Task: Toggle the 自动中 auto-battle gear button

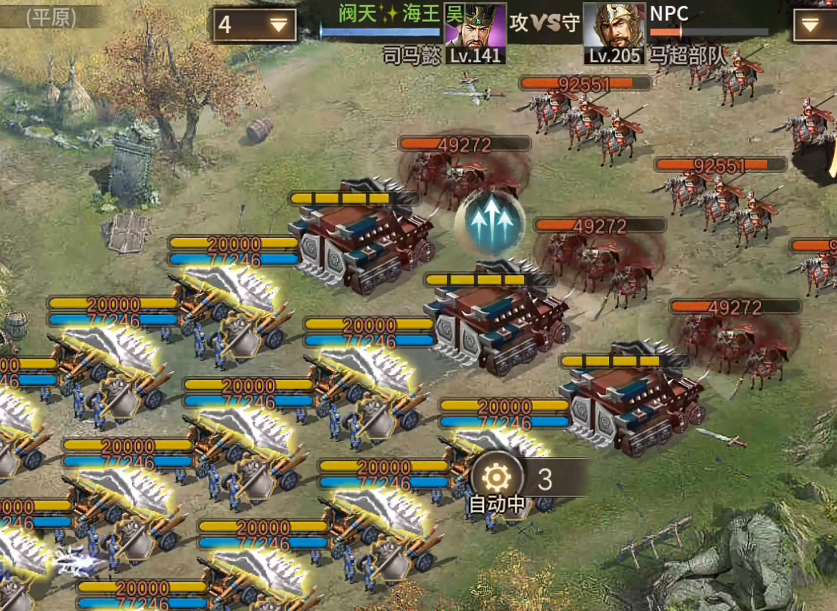Action: click(x=496, y=476)
